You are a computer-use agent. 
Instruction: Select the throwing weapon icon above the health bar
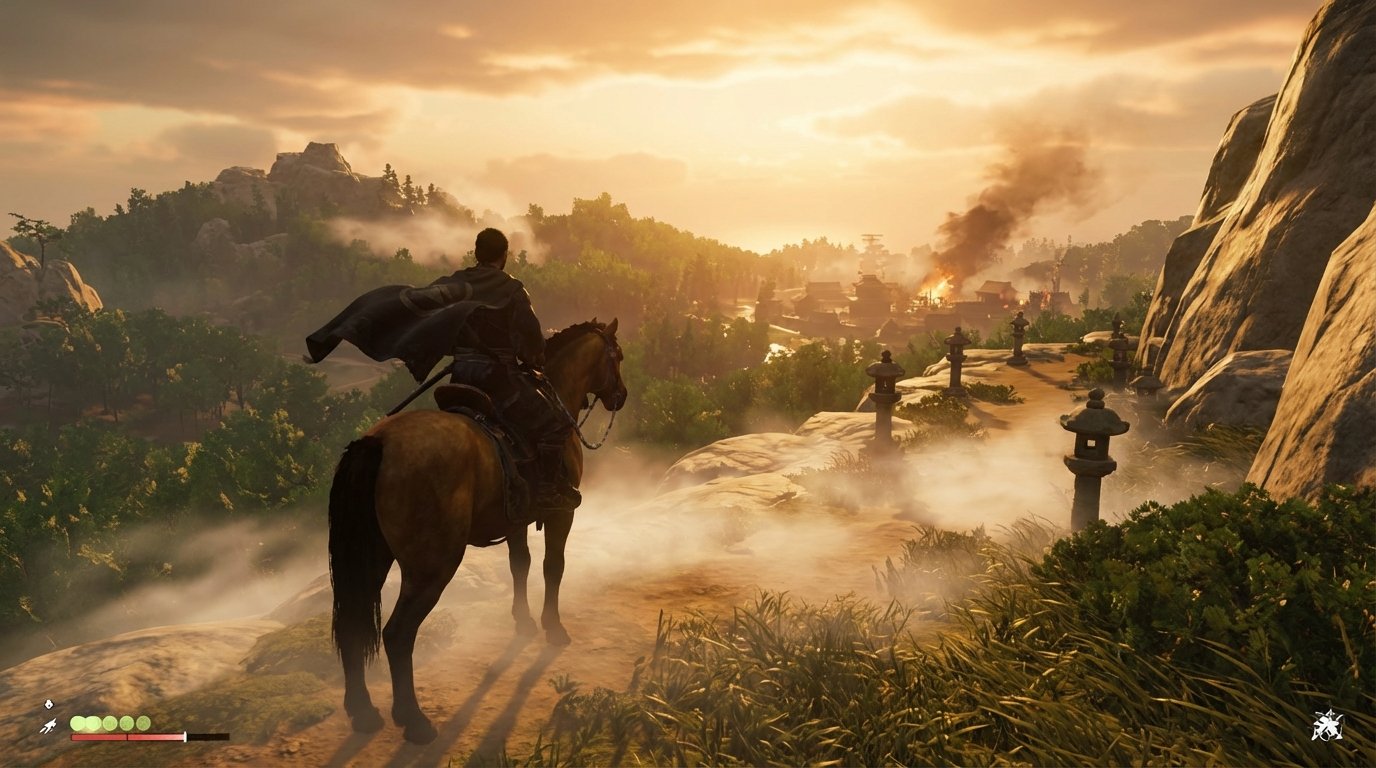pos(49,725)
